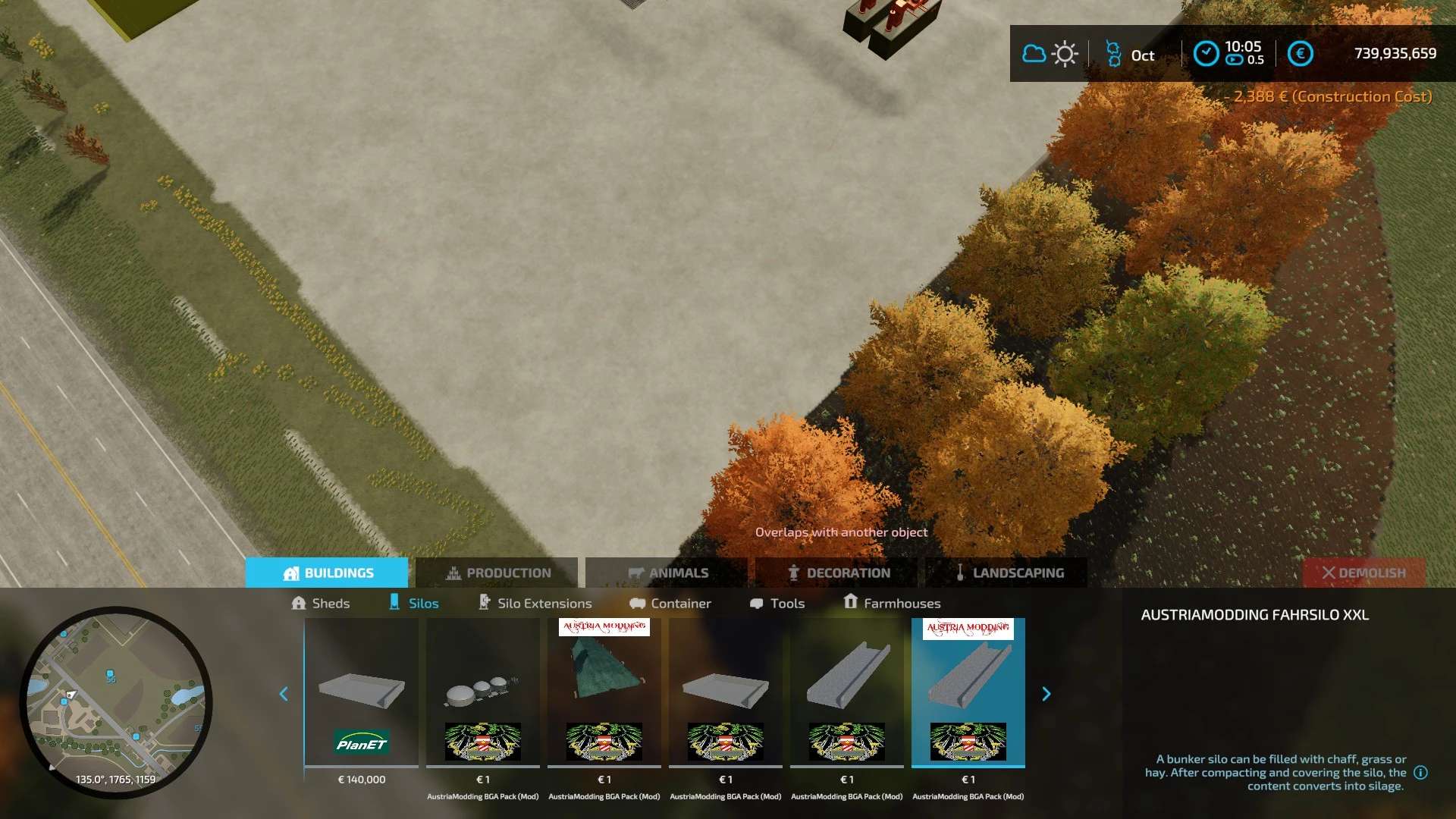Pick the green tarp-covered silo item
The height and width of the screenshot is (819, 1456).
click(x=604, y=694)
